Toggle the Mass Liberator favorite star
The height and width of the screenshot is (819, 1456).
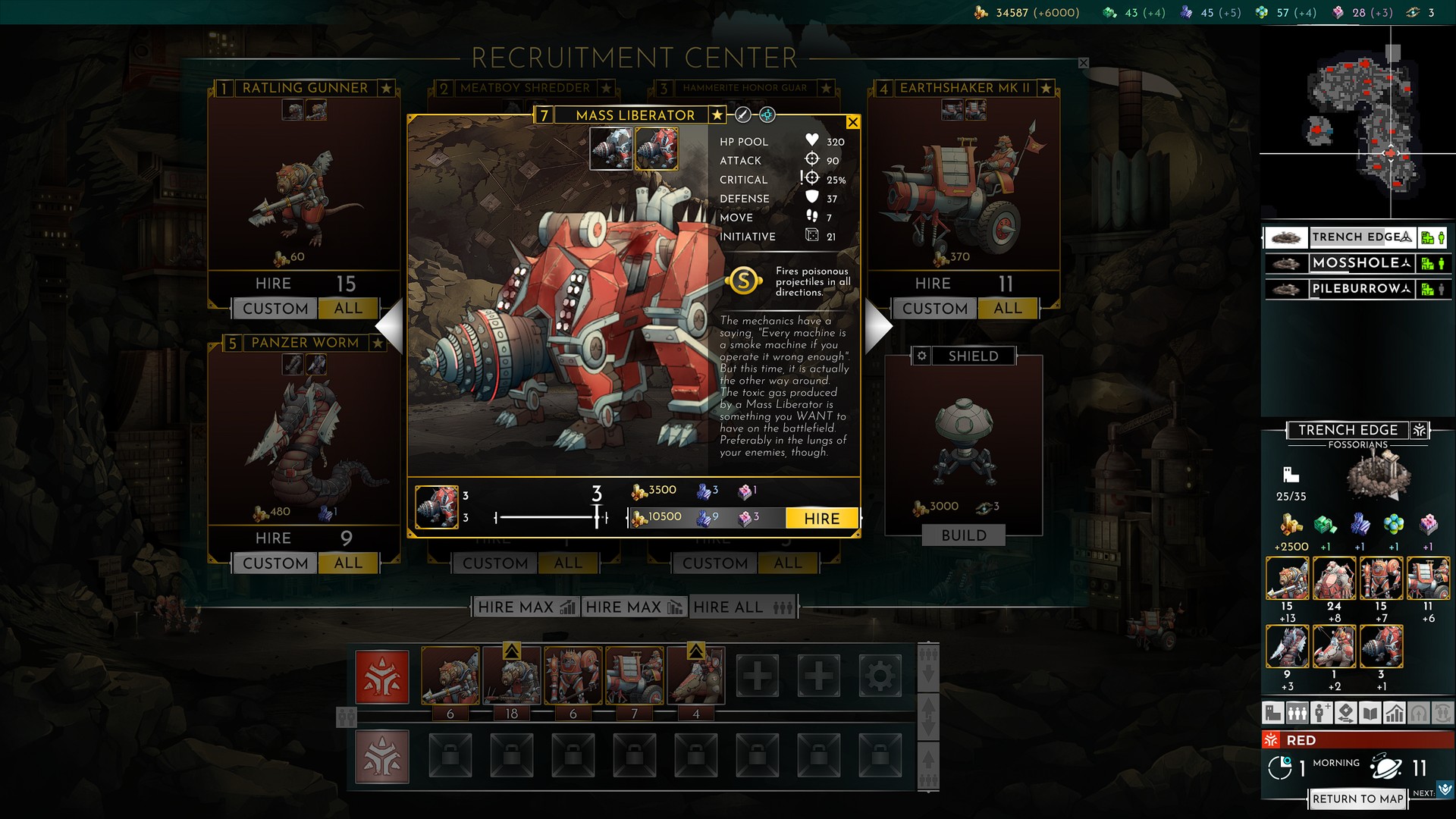point(717,115)
